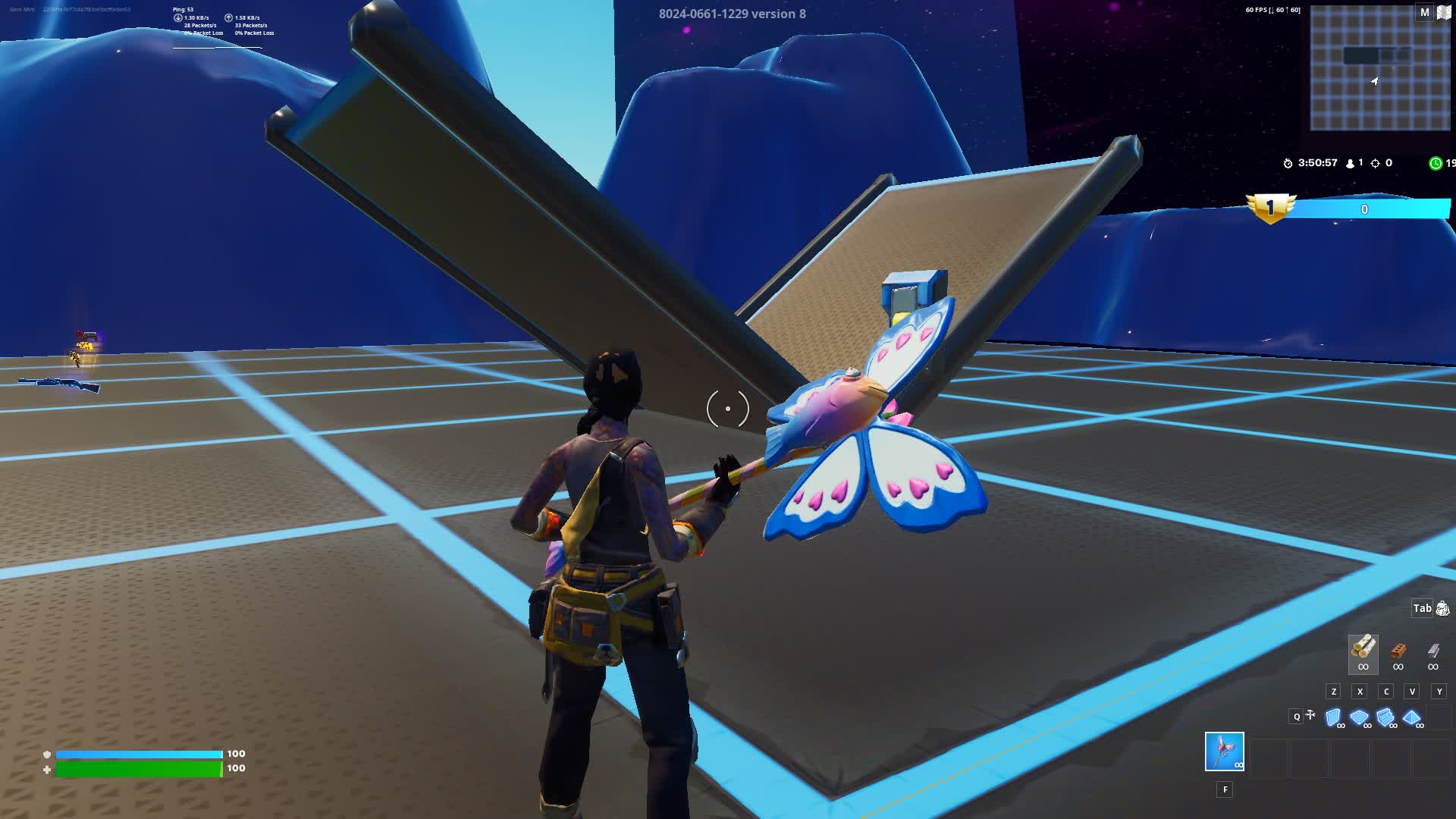Click the blue XP progress bar showing 0
This screenshot has height=819, width=1456.
(x=1365, y=210)
